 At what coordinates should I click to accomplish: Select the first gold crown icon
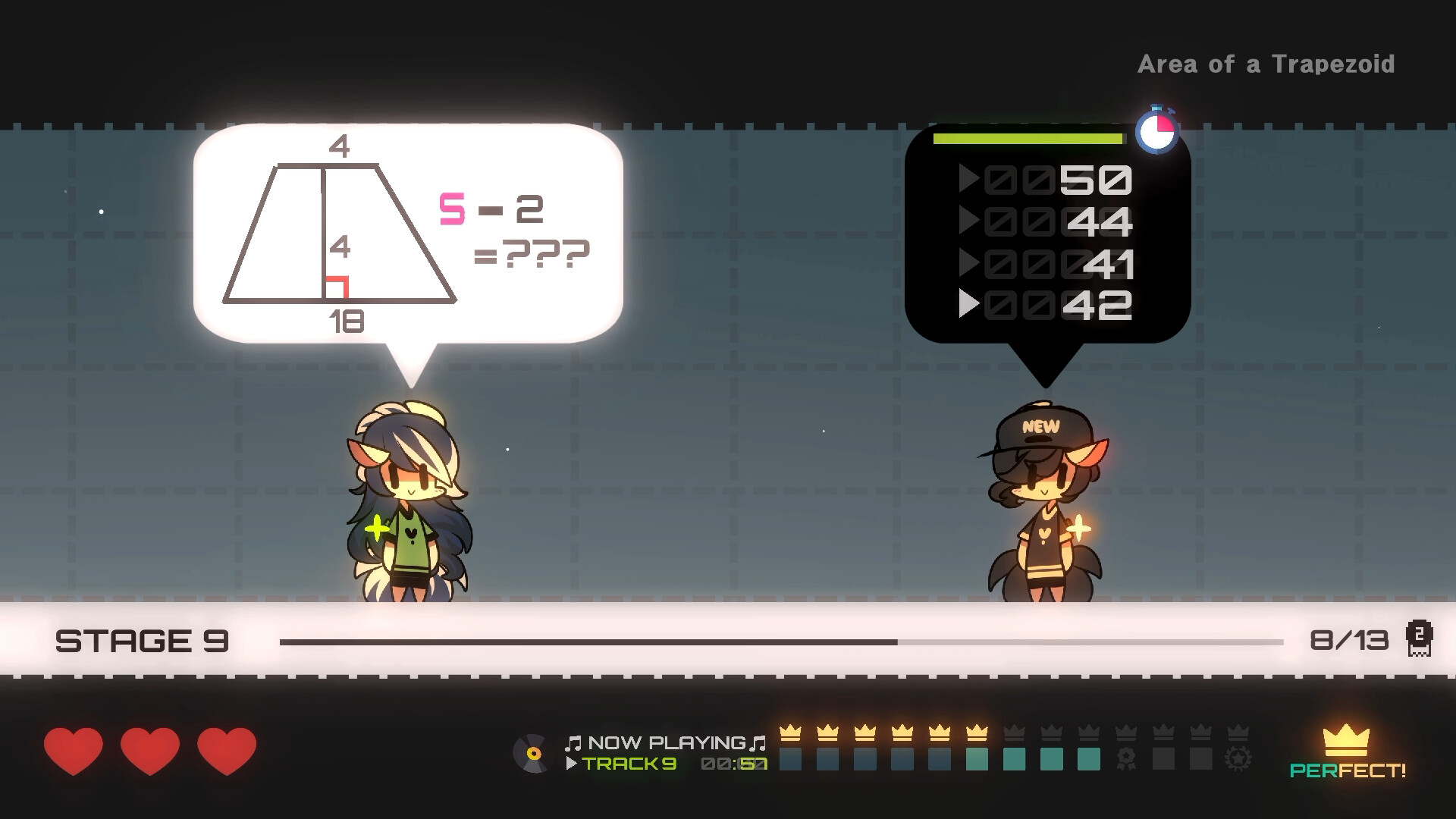(789, 733)
